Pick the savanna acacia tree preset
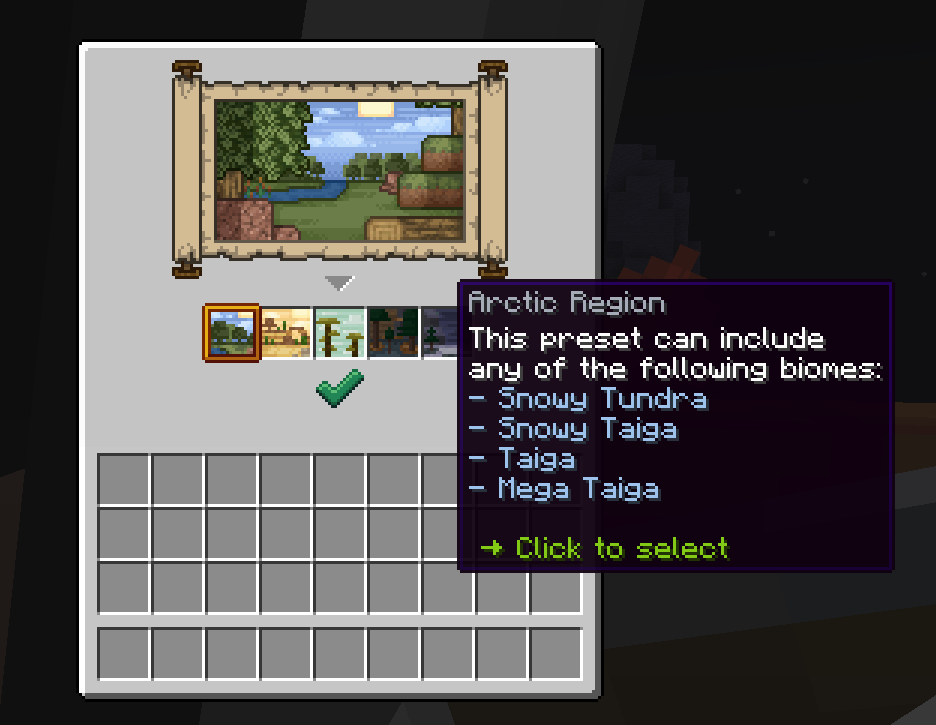Screen dimensions: 936x725 pos(340,332)
